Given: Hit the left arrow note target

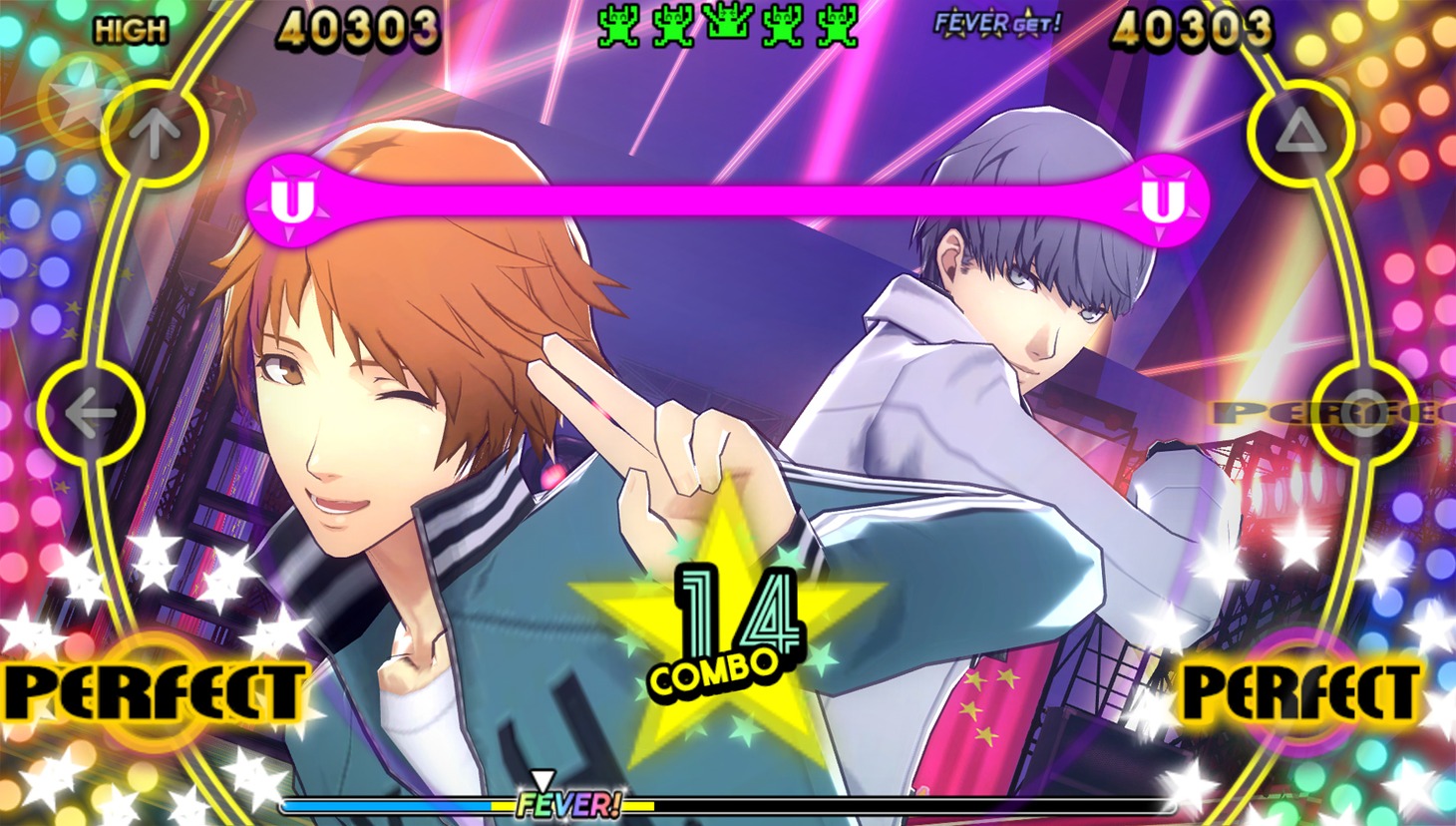Looking at the screenshot, I should (92, 412).
